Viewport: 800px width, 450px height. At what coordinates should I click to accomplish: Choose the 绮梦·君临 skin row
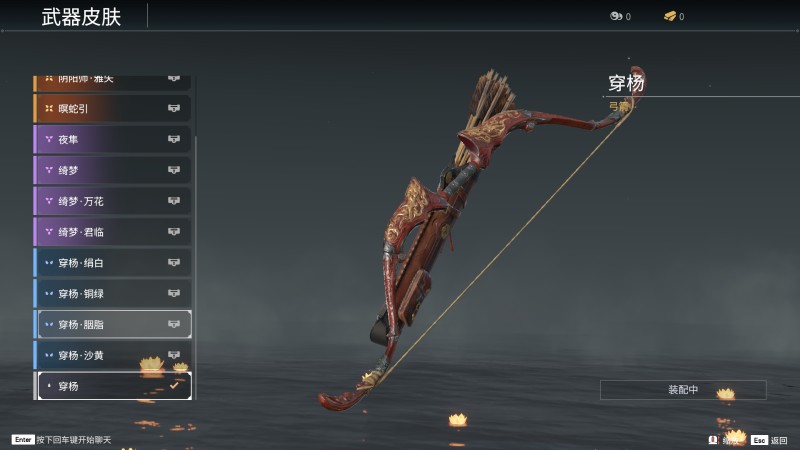pos(112,232)
